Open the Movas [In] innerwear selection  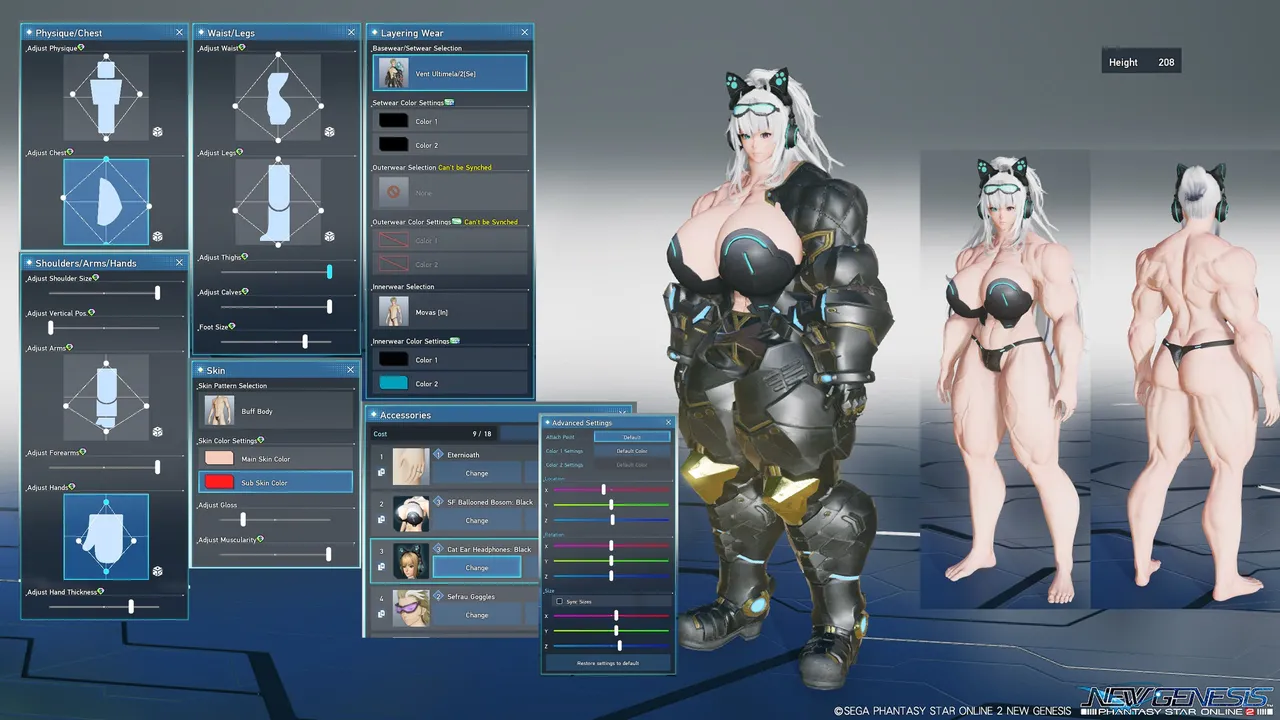click(450, 312)
